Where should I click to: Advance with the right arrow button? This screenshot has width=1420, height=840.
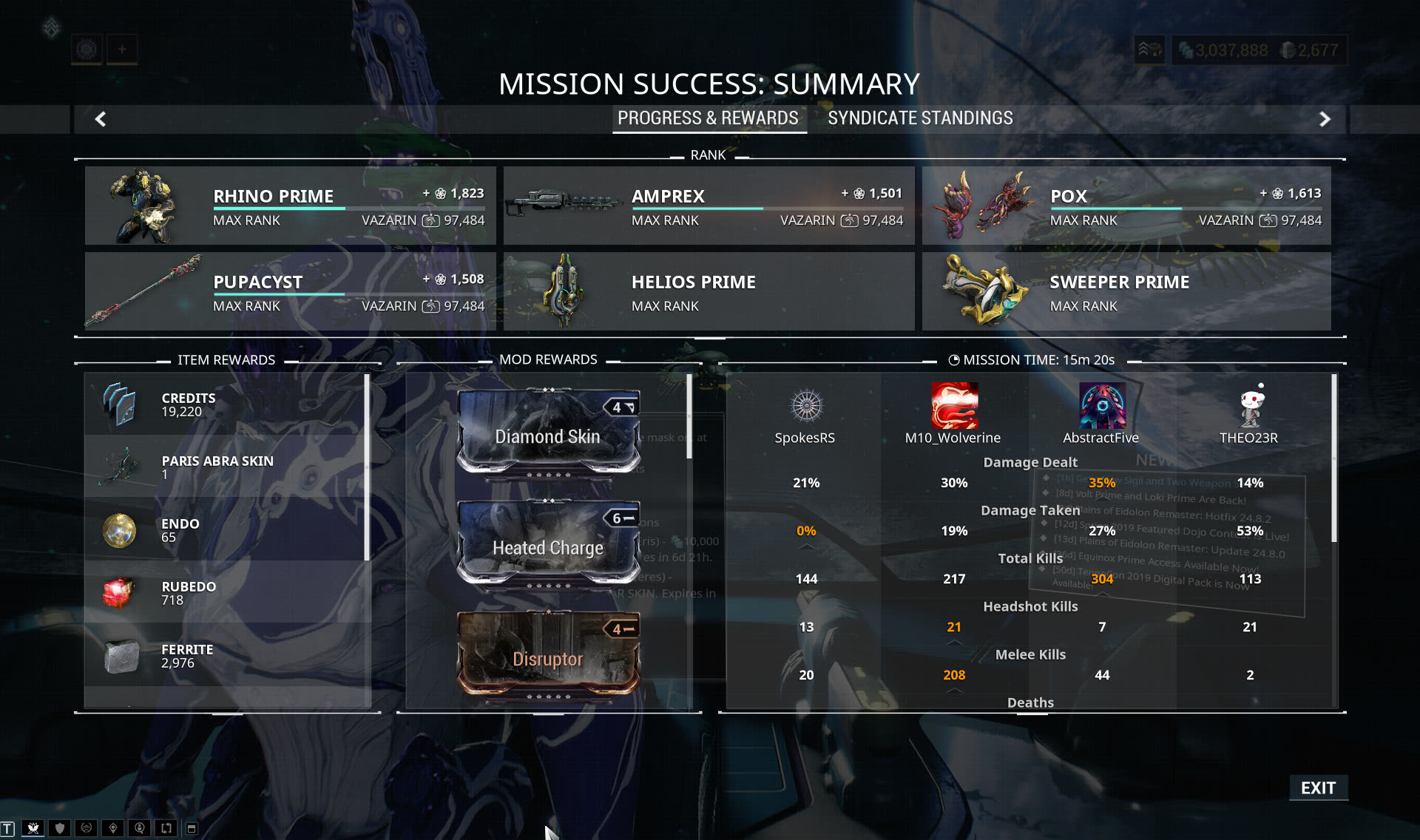tap(1325, 119)
